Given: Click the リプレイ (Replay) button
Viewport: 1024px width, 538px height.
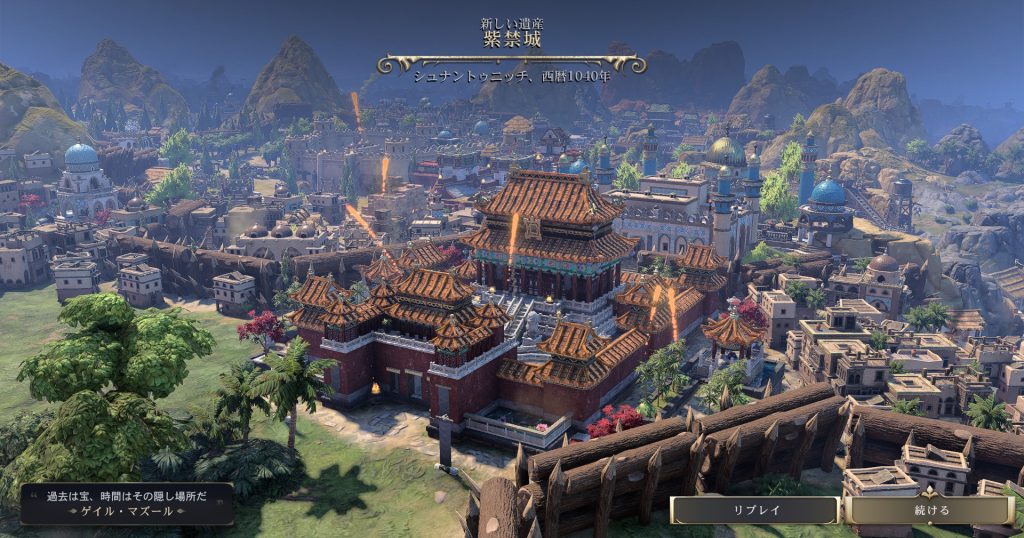Looking at the screenshot, I should coord(755,510).
